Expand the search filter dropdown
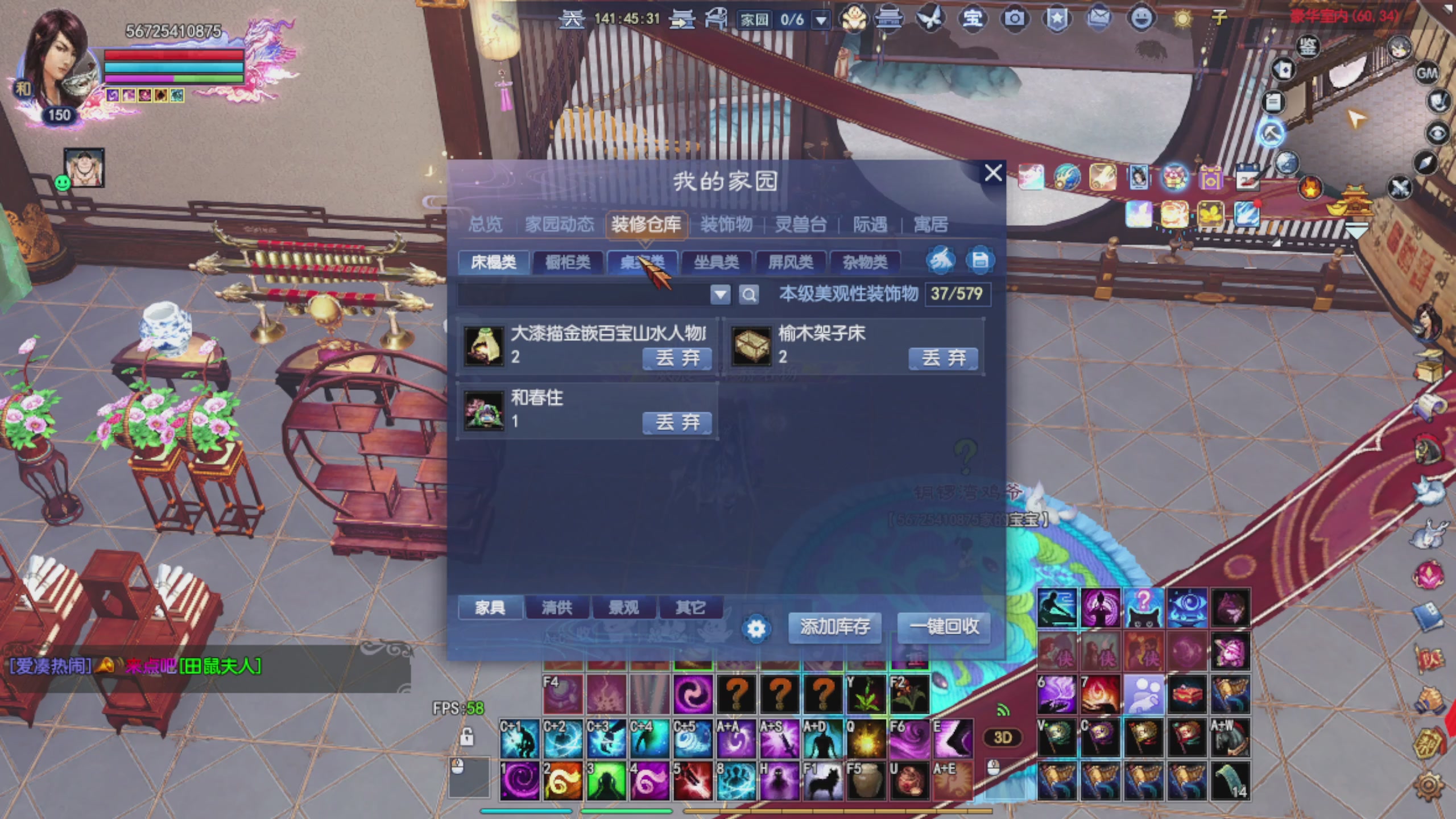This screenshot has width=1456, height=819. click(721, 295)
